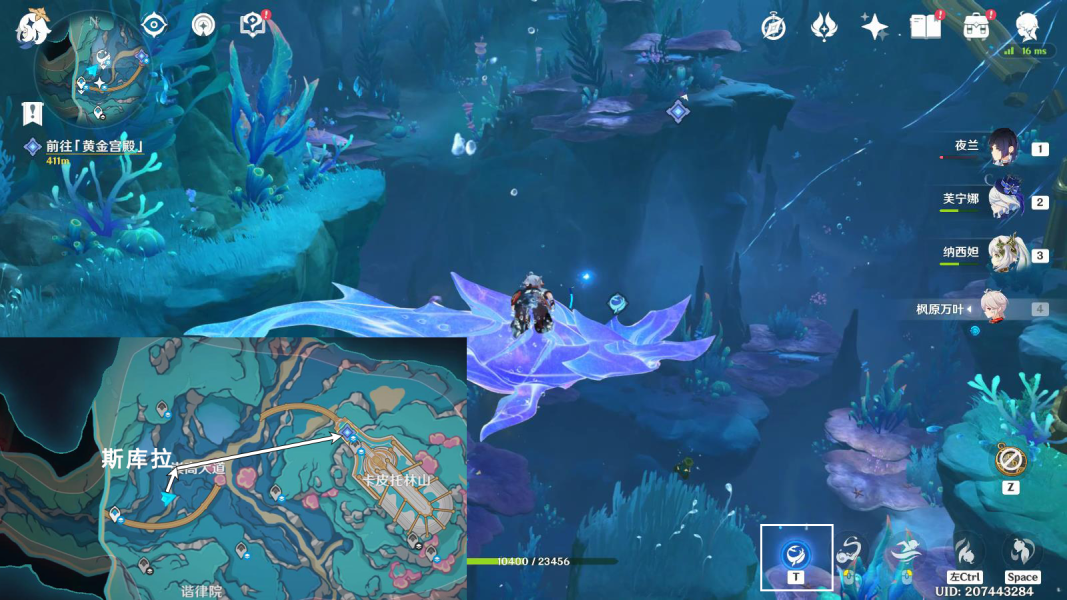1067x600 pixels.
Task: Activate the highlighted T skill icon
Action: [796, 553]
